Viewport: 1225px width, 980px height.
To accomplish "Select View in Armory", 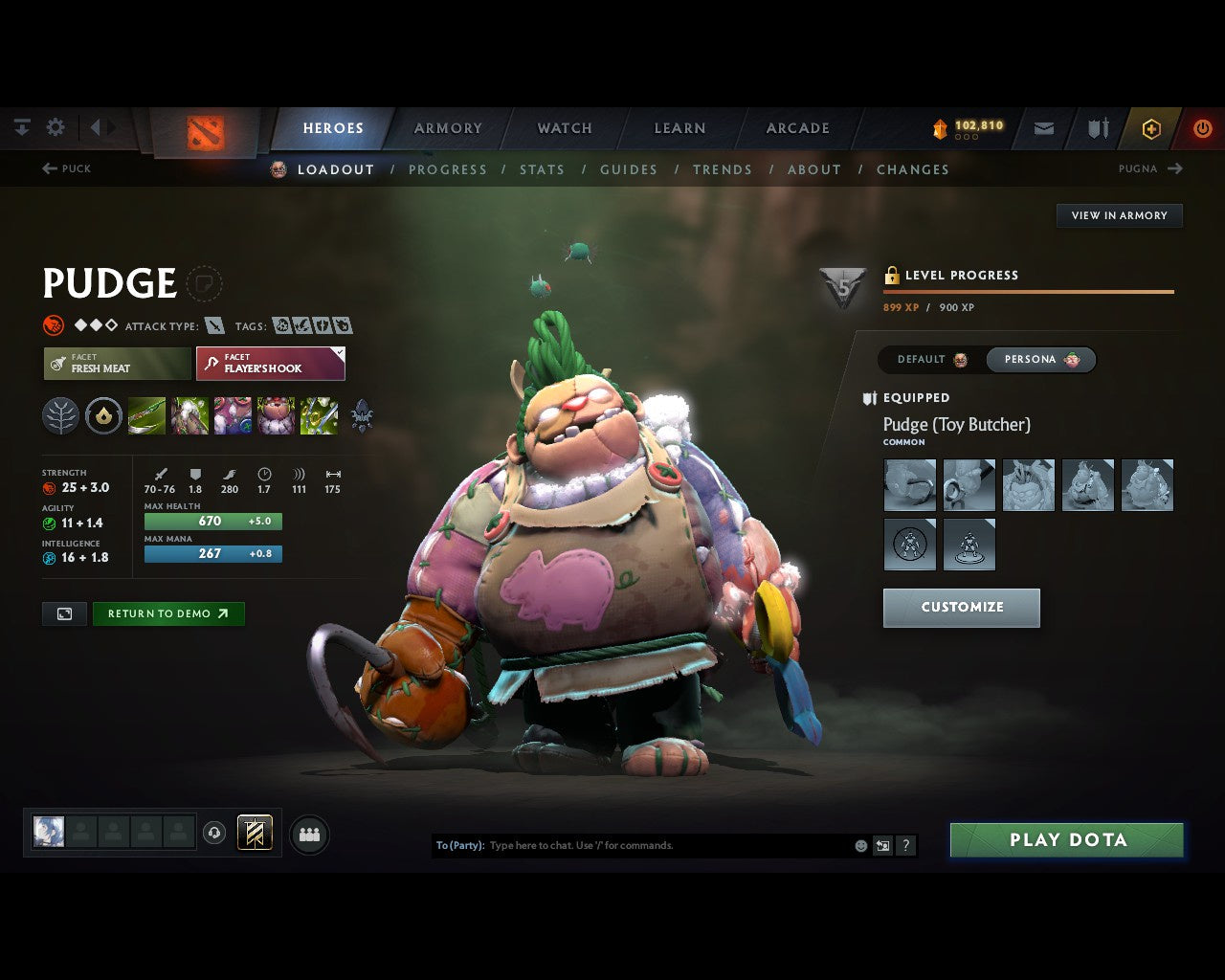I will [x=1119, y=215].
